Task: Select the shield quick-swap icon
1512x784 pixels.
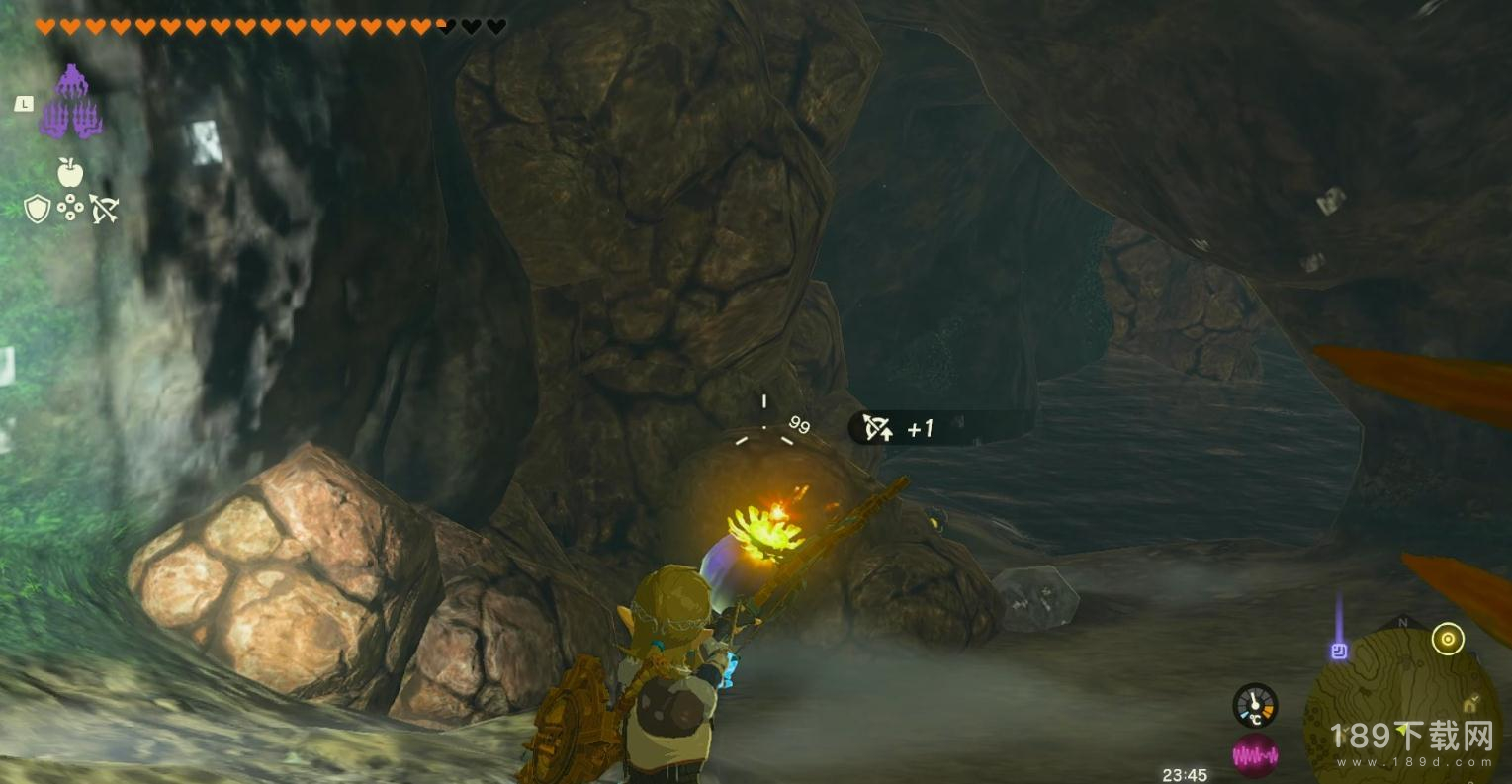Action: point(38,209)
